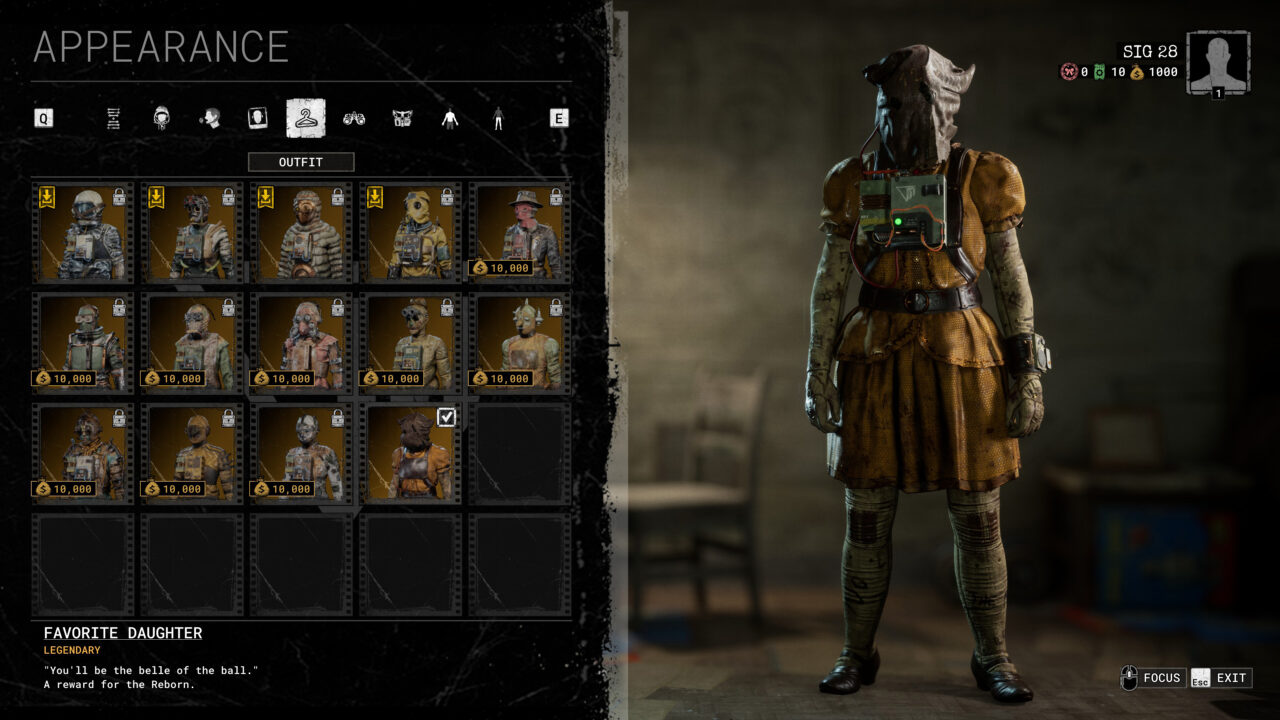Select the equipped Favorite Daughter outfit
Screen dimensions: 1280x720
tap(410, 453)
